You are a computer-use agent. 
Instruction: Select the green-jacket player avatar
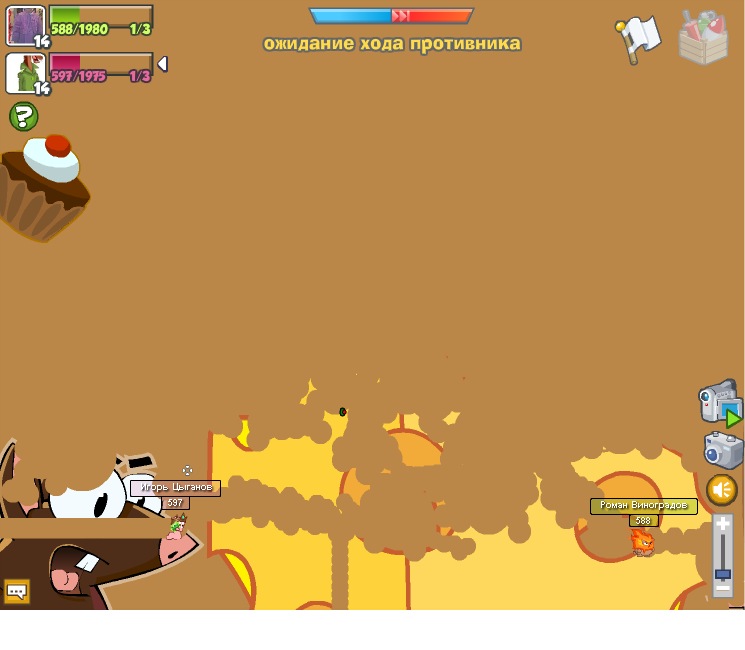click(25, 74)
